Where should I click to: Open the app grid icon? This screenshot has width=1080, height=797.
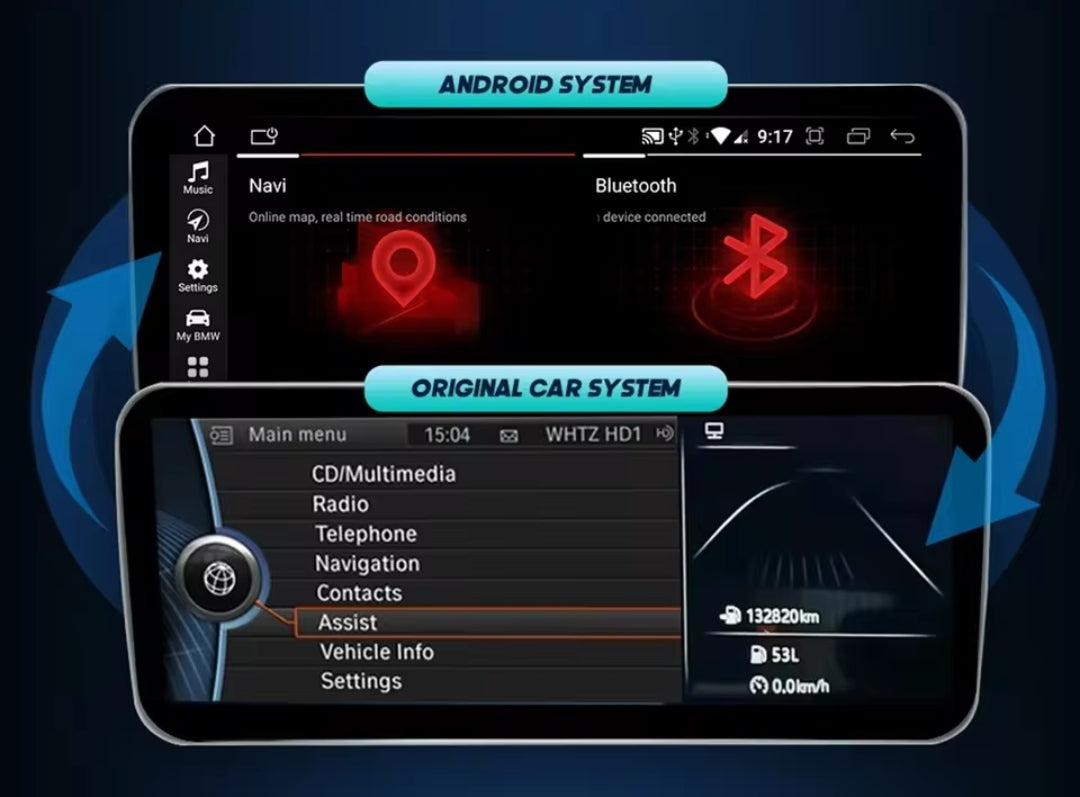point(198,367)
